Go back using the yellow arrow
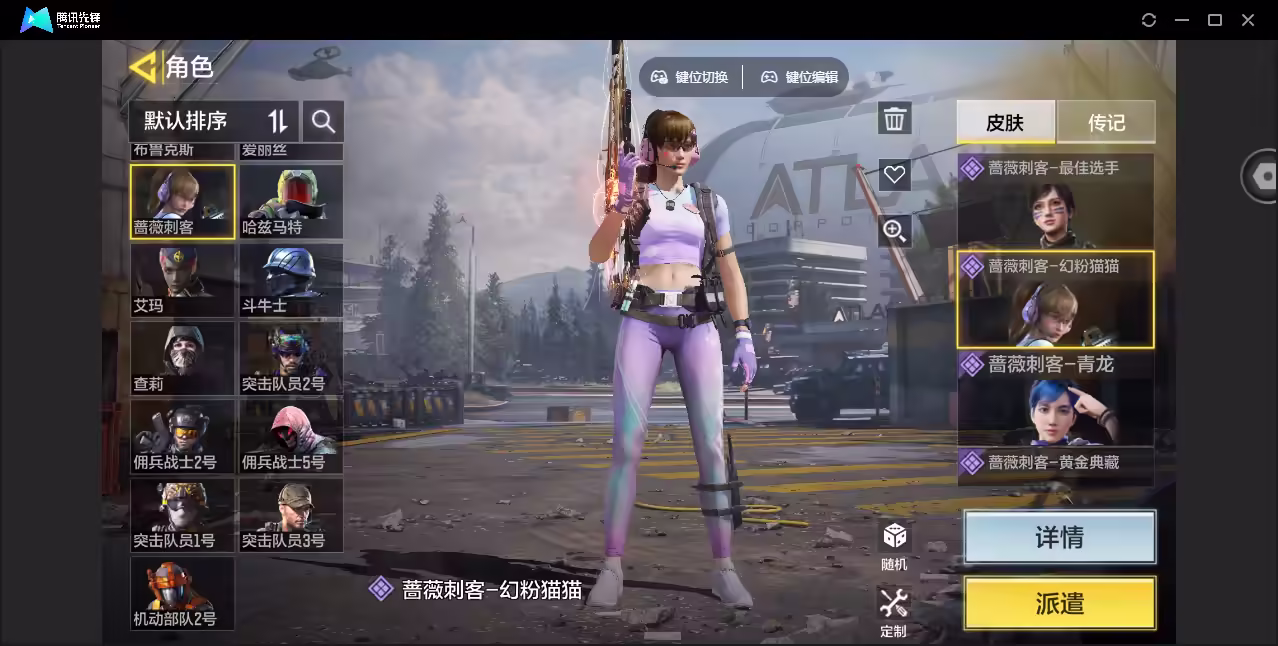This screenshot has width=1278, height=646. pos(144,67)
